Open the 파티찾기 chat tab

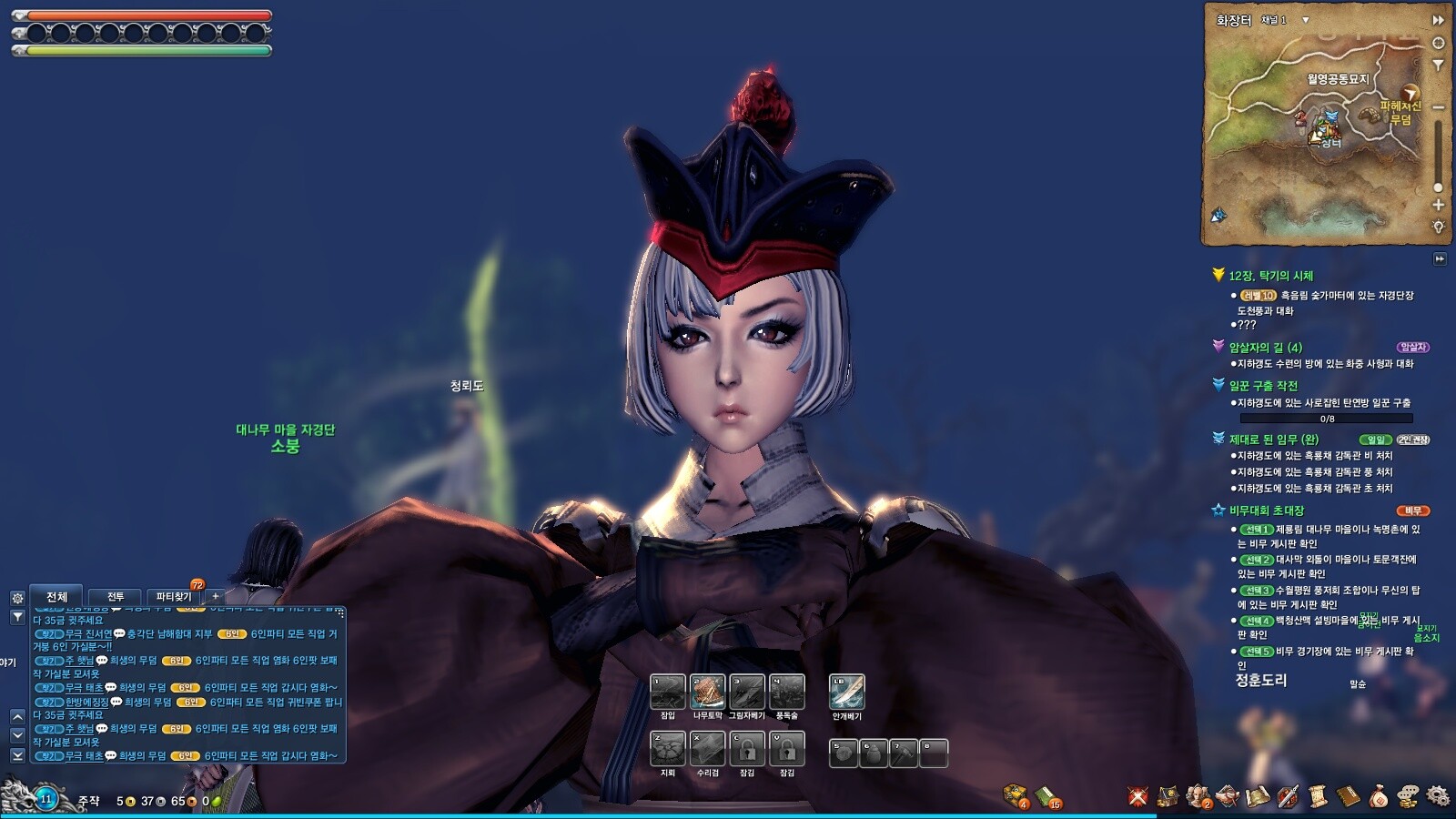[173, 597]
